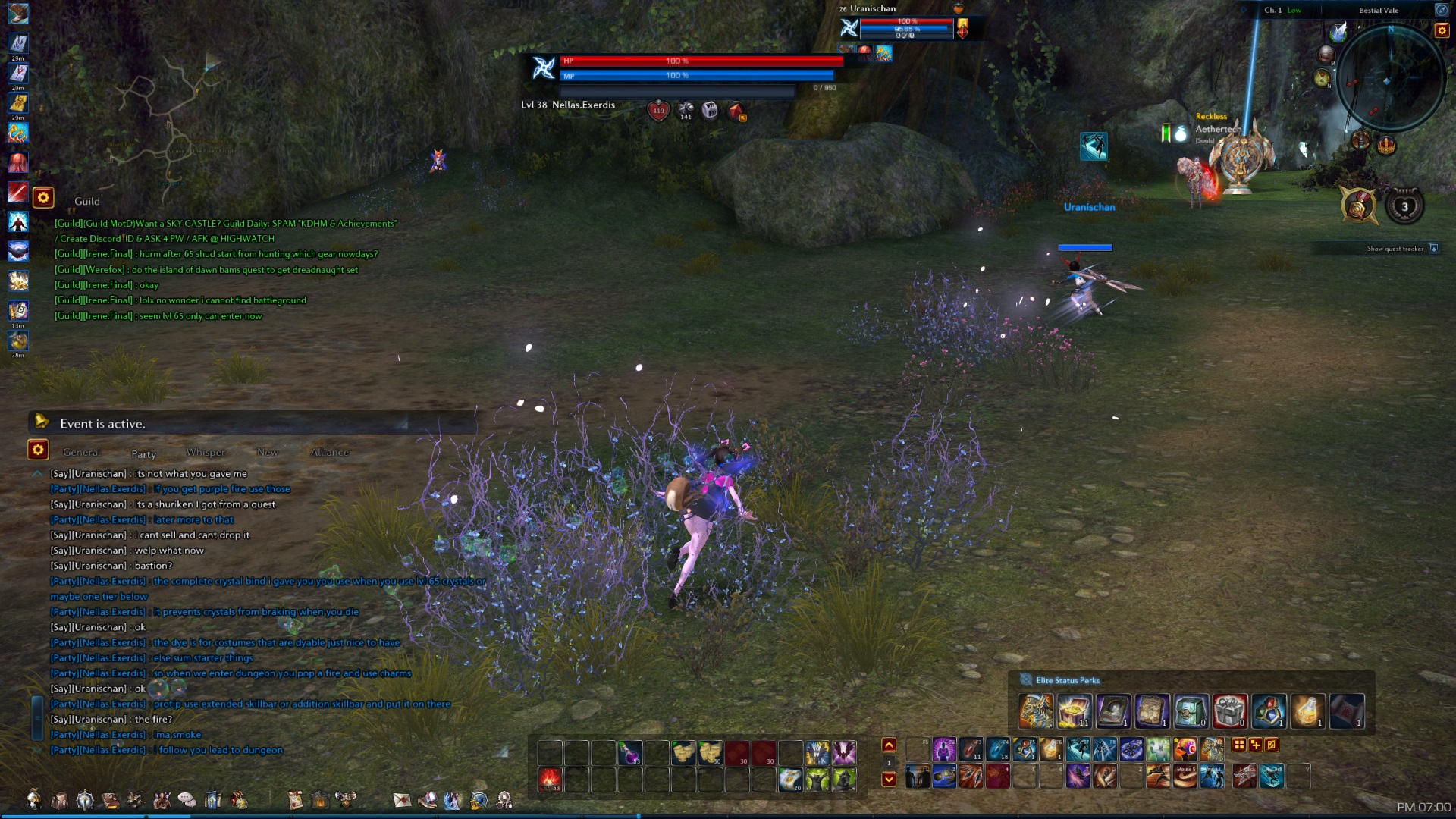Image resolution: width=1456 pixels, height=819 pixels.
Task: Switch to the General chat tab
Action: (82, 453)
